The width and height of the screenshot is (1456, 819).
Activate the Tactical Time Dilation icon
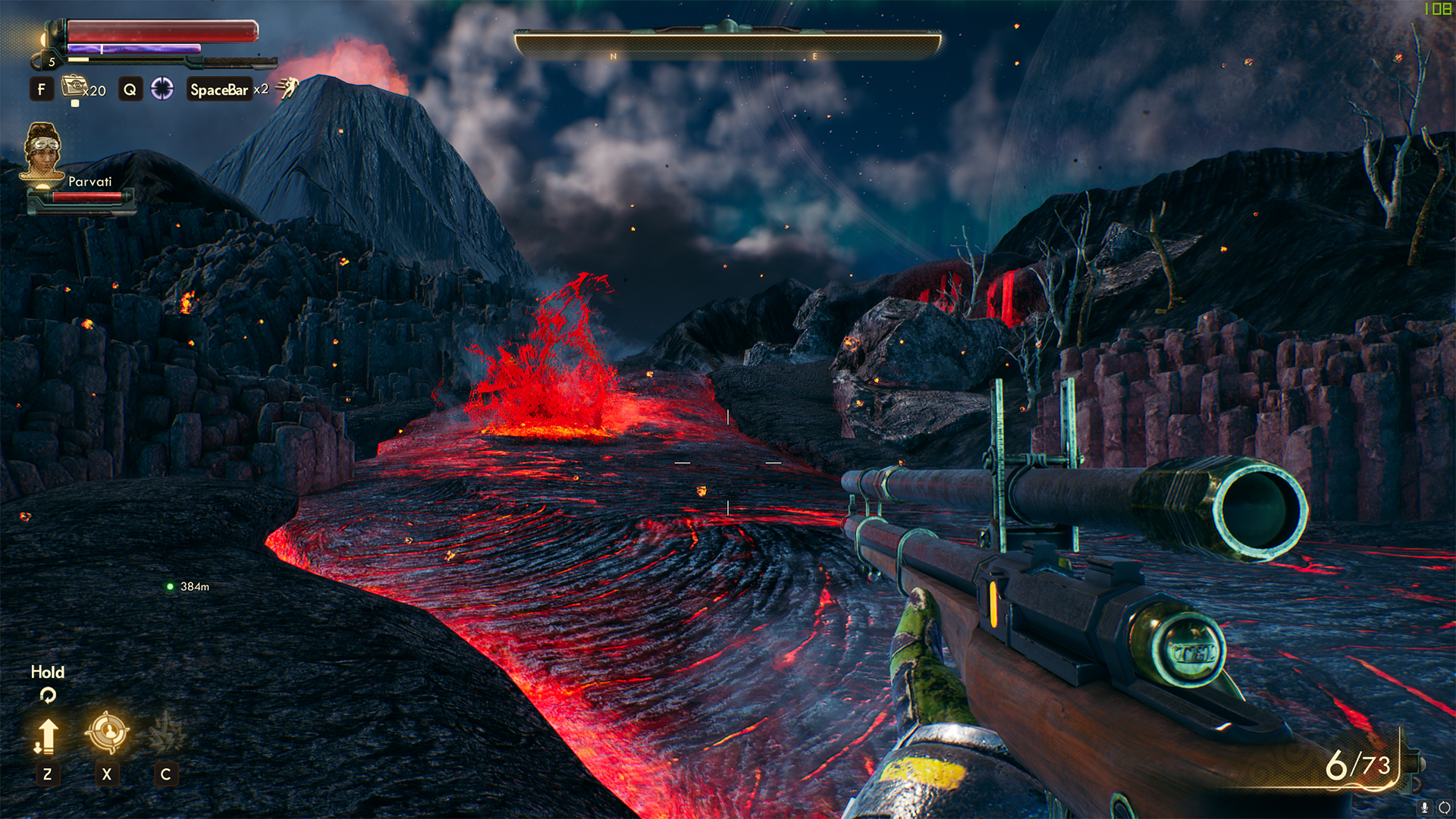click(x=162, y=89)
